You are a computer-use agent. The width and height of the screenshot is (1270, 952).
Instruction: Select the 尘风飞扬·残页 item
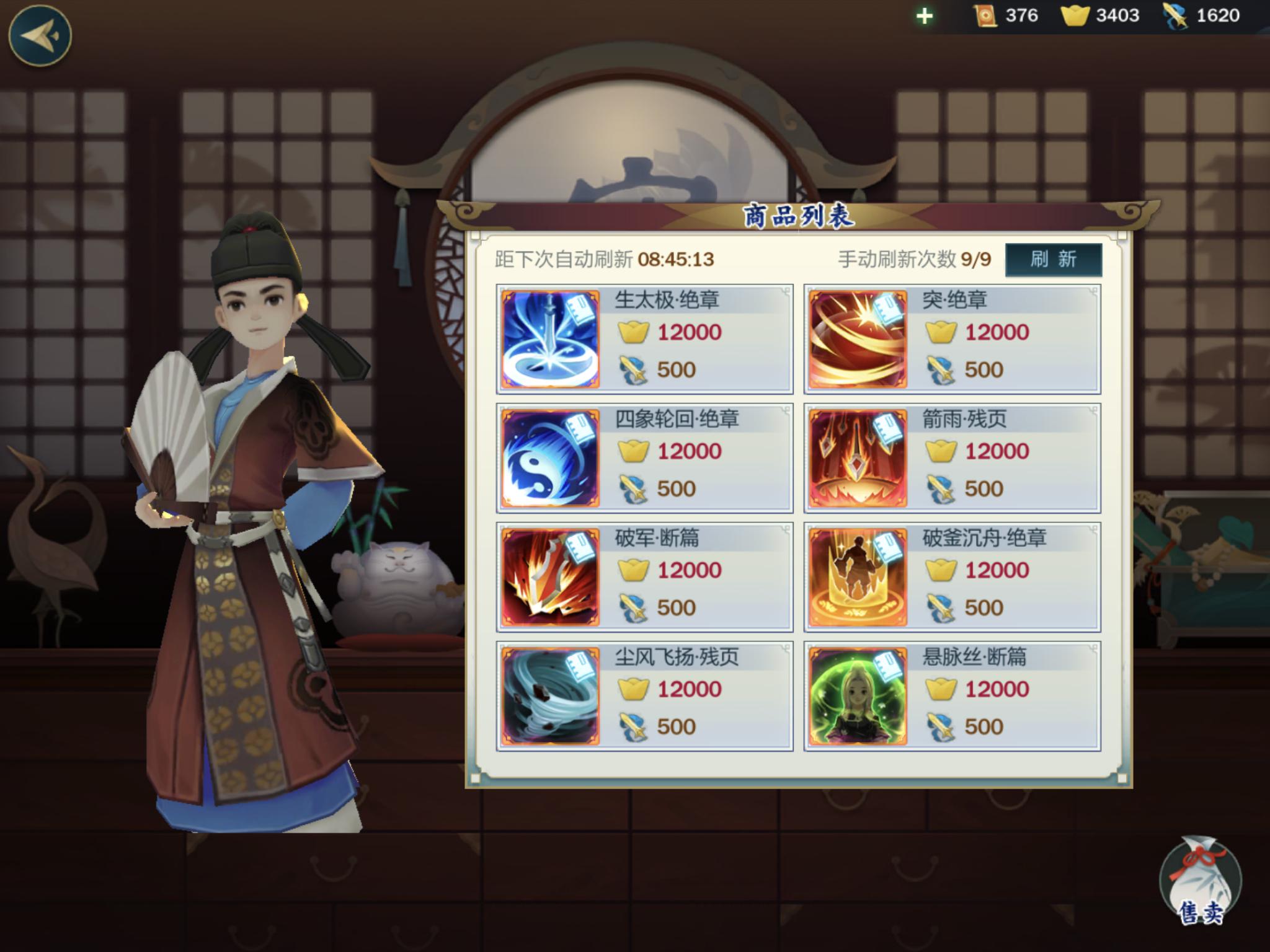[644, 696]
